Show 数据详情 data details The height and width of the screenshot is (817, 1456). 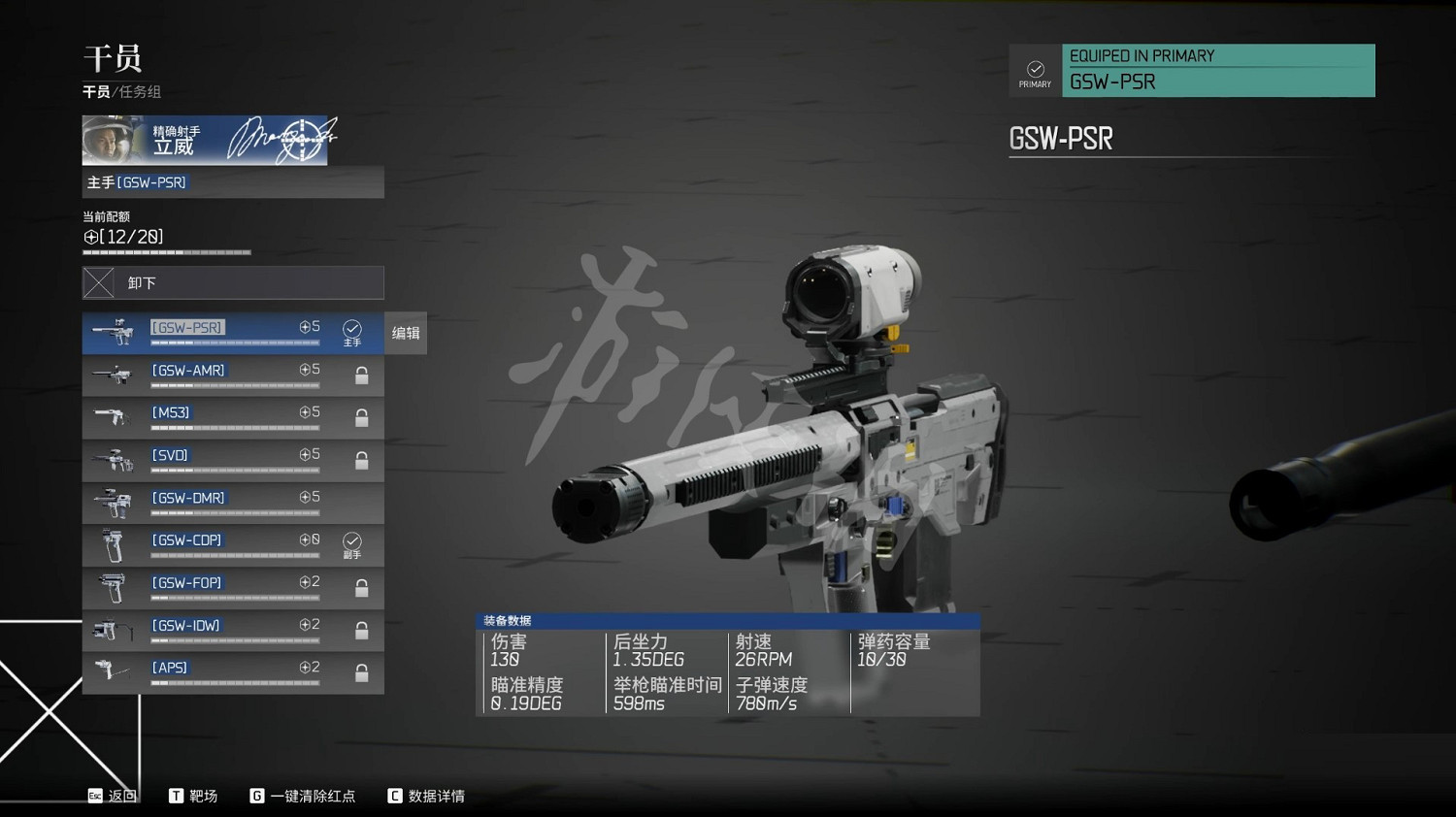426,796
